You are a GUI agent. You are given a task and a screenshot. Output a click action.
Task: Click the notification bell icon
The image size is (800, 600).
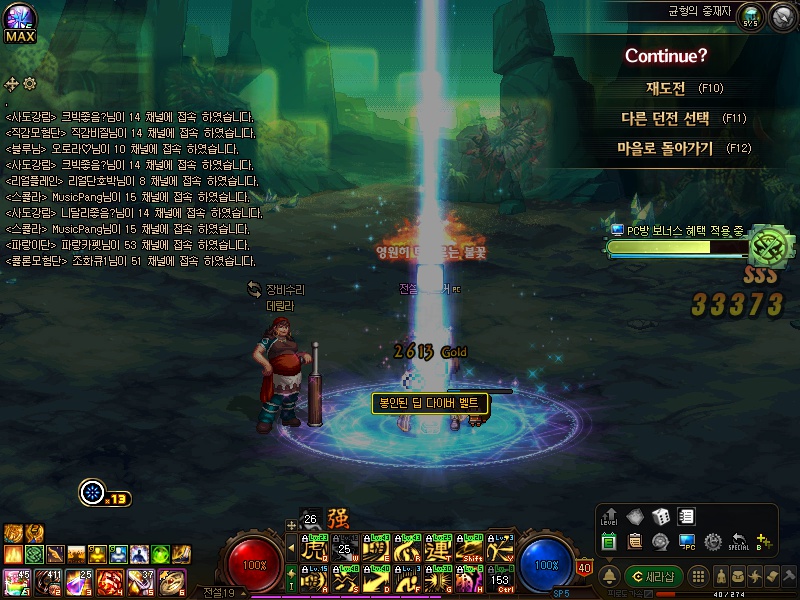click(609, 576)
